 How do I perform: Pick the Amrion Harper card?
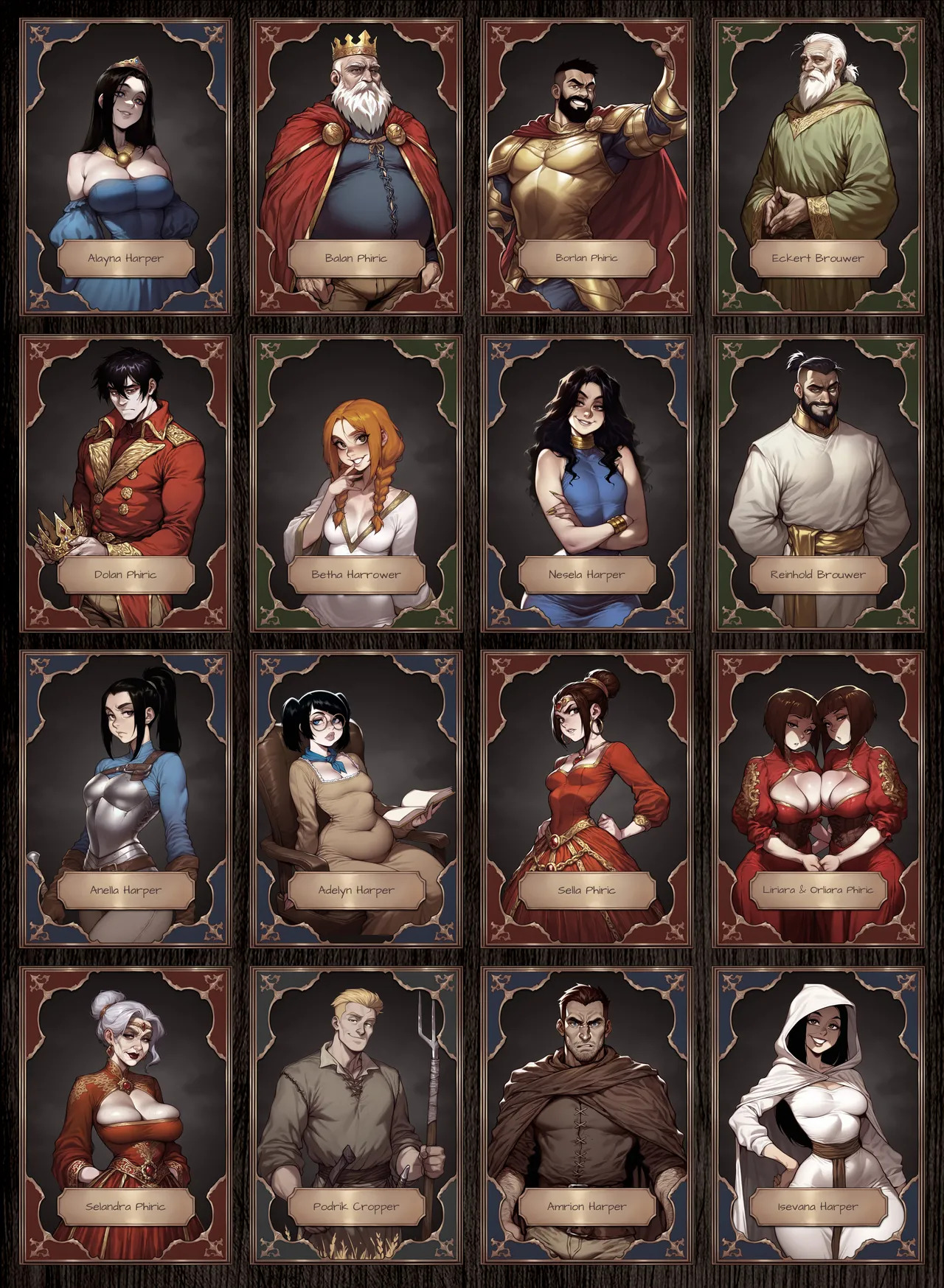point(587,1115)
